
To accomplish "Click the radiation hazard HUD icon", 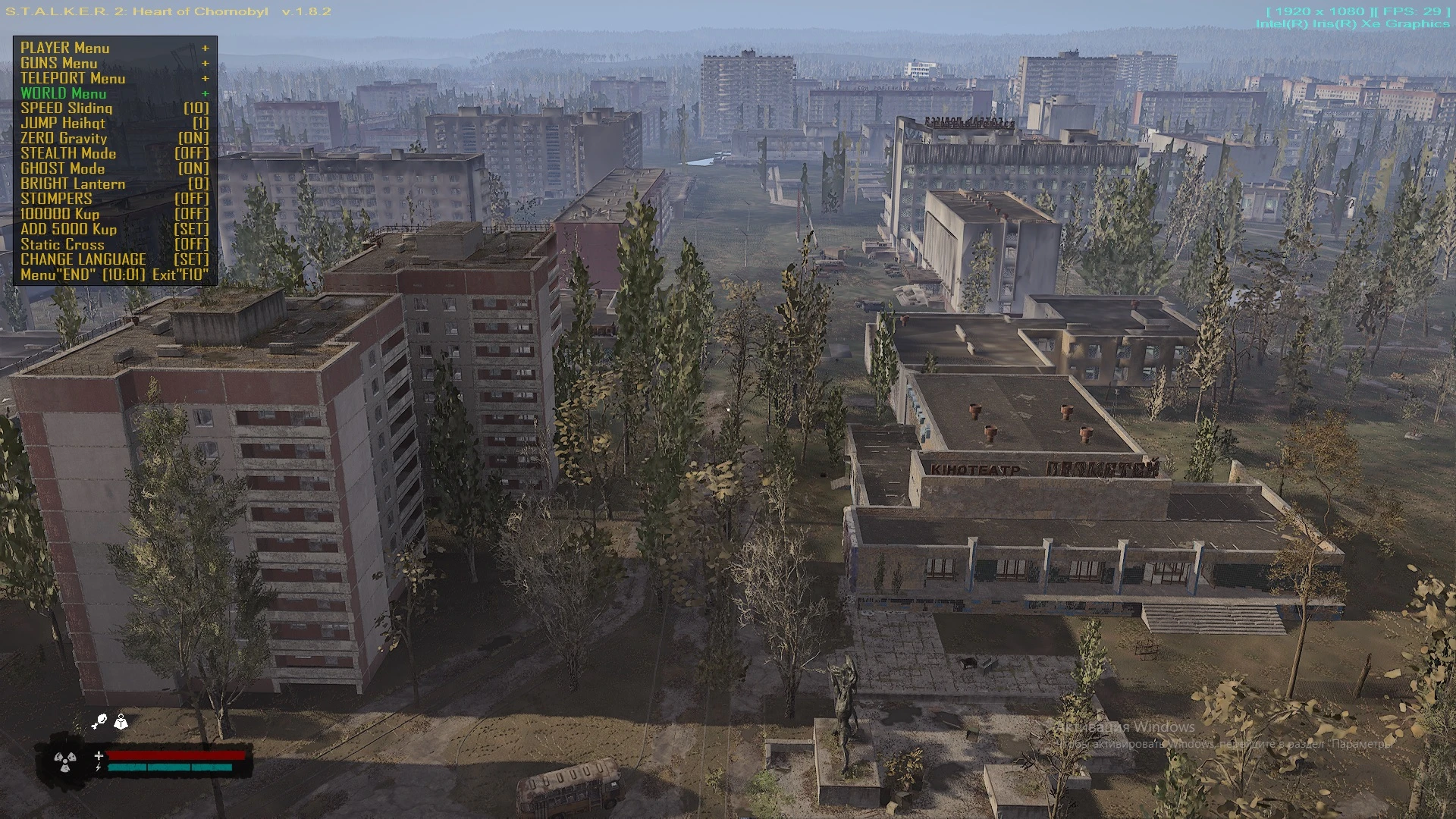I will [x=65, y=762].
